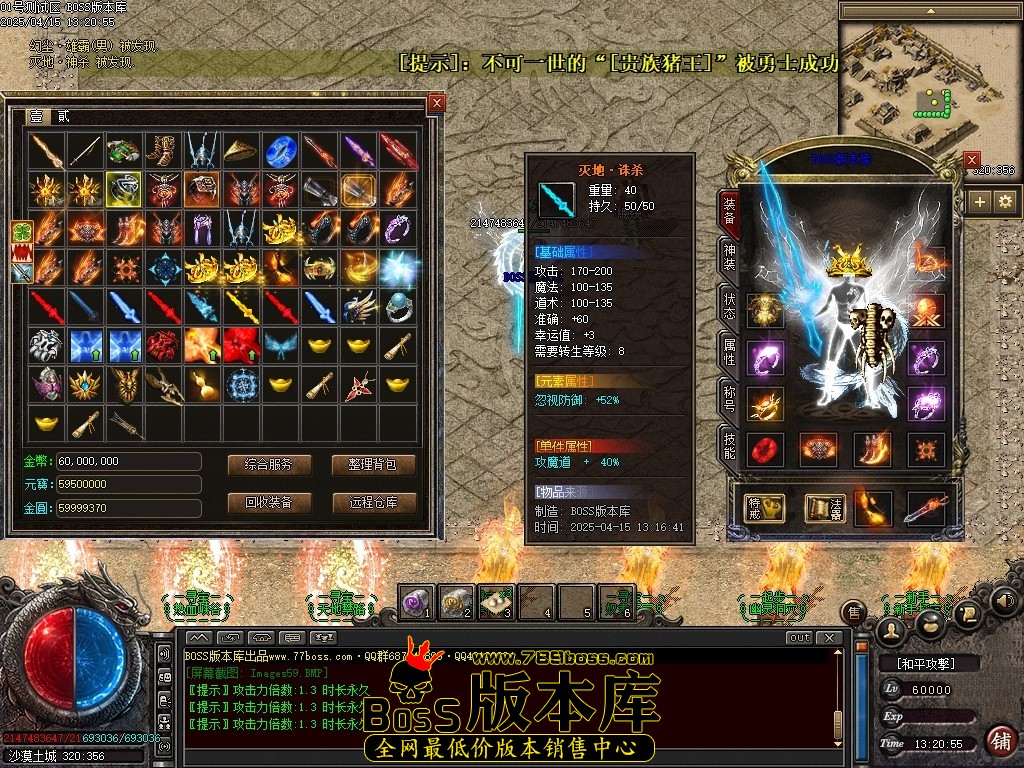View the 技能 skills tab
Screen dimensions: 1024x768
[730, 445]
